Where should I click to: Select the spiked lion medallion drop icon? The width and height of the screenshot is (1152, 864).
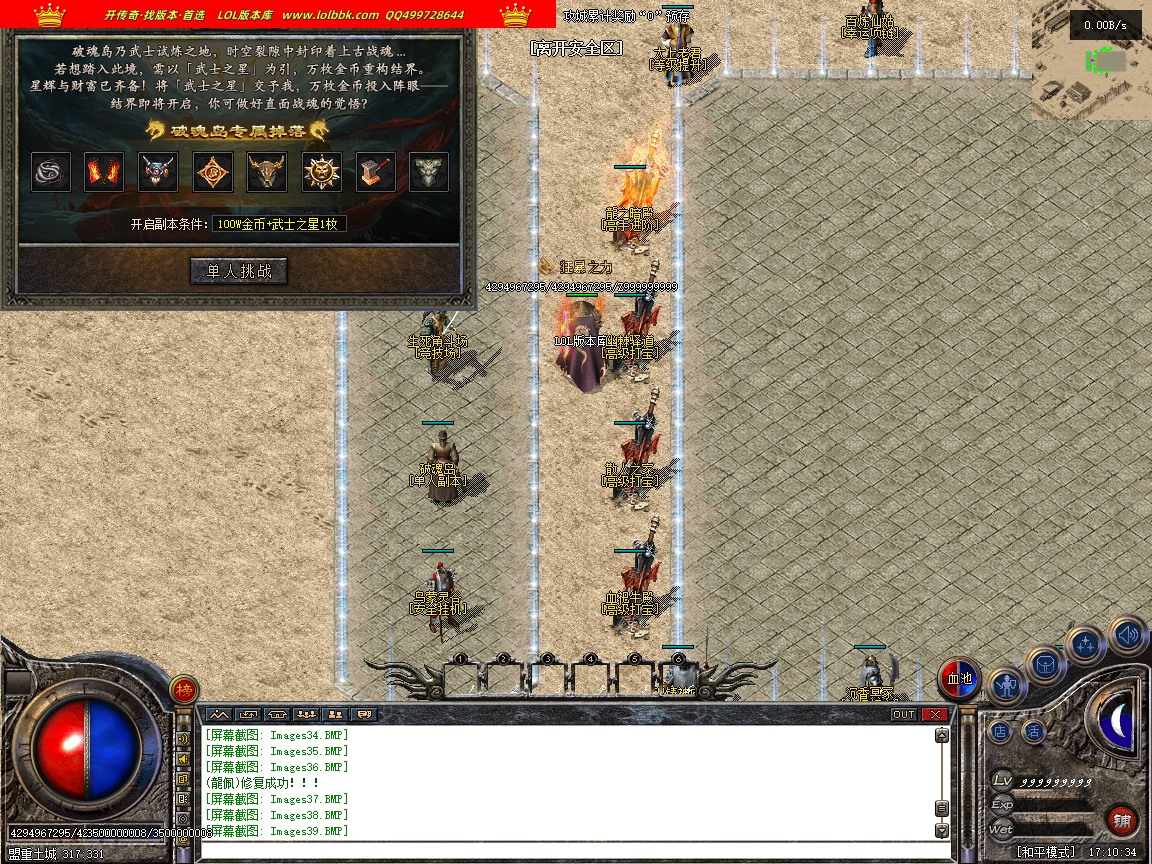pos(322,172)
